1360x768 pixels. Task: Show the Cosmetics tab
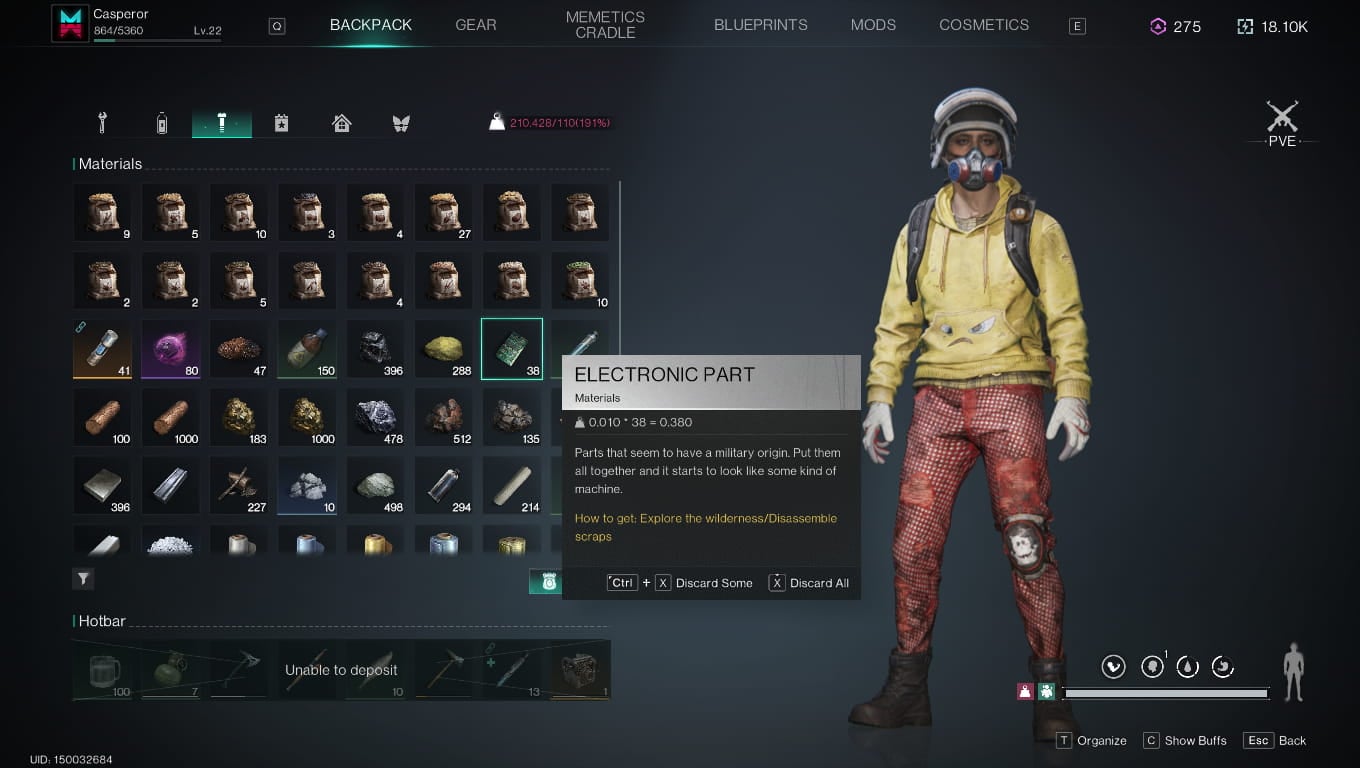click(983, 25)
